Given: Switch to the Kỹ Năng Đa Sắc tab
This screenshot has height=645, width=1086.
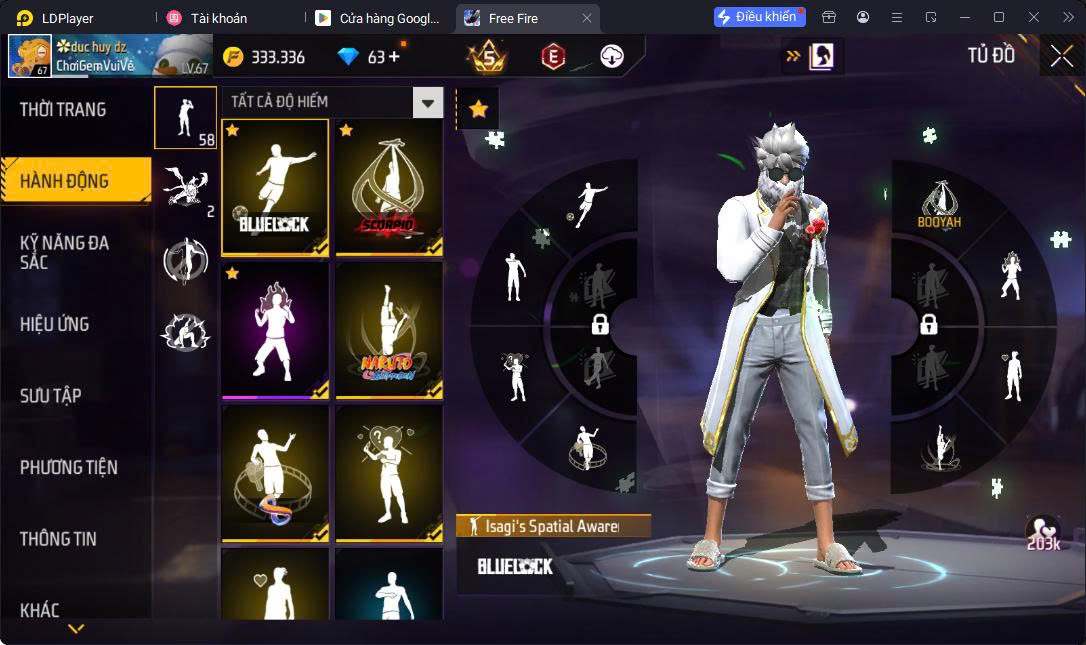Looking at the screenshot, I should (65, 252).
